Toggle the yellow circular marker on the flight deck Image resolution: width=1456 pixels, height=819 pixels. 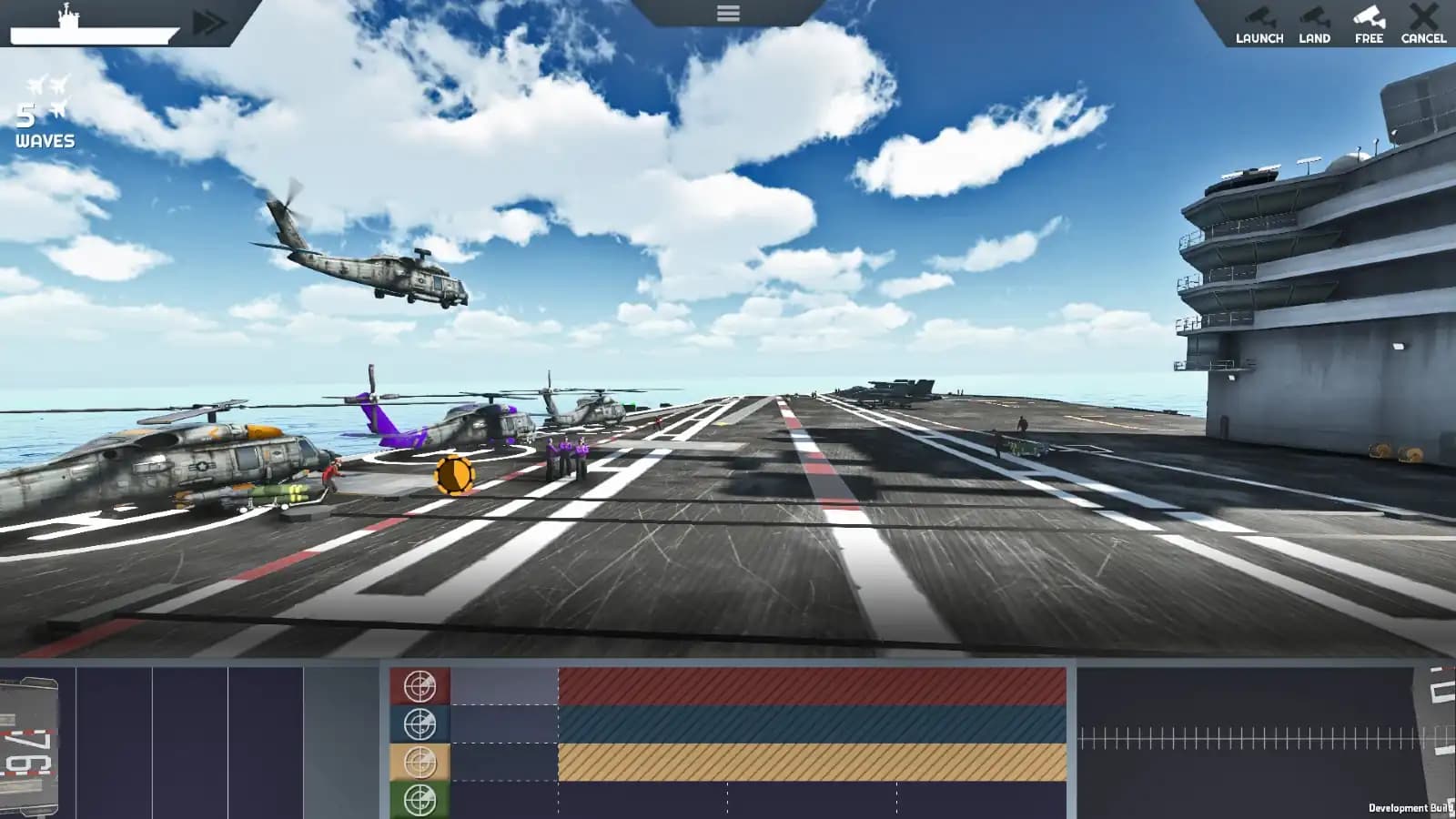pyautogui.click(x=452, y=473)
